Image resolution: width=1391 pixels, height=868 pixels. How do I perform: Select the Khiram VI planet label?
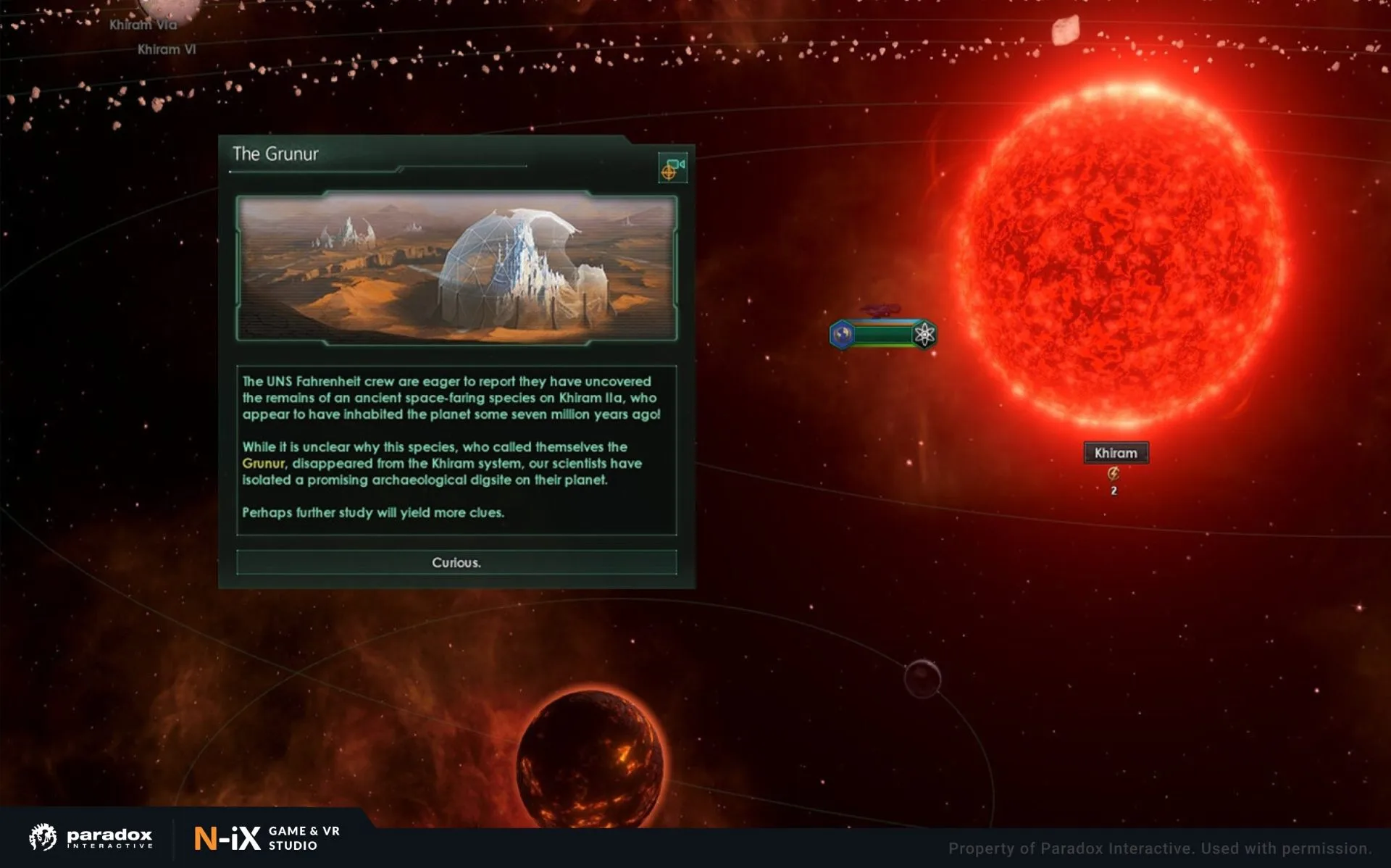coord(167,49)
